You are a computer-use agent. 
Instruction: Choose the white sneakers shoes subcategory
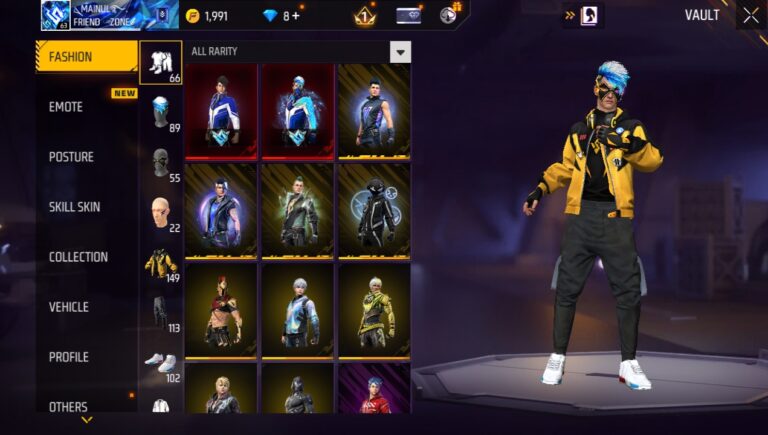160,361
